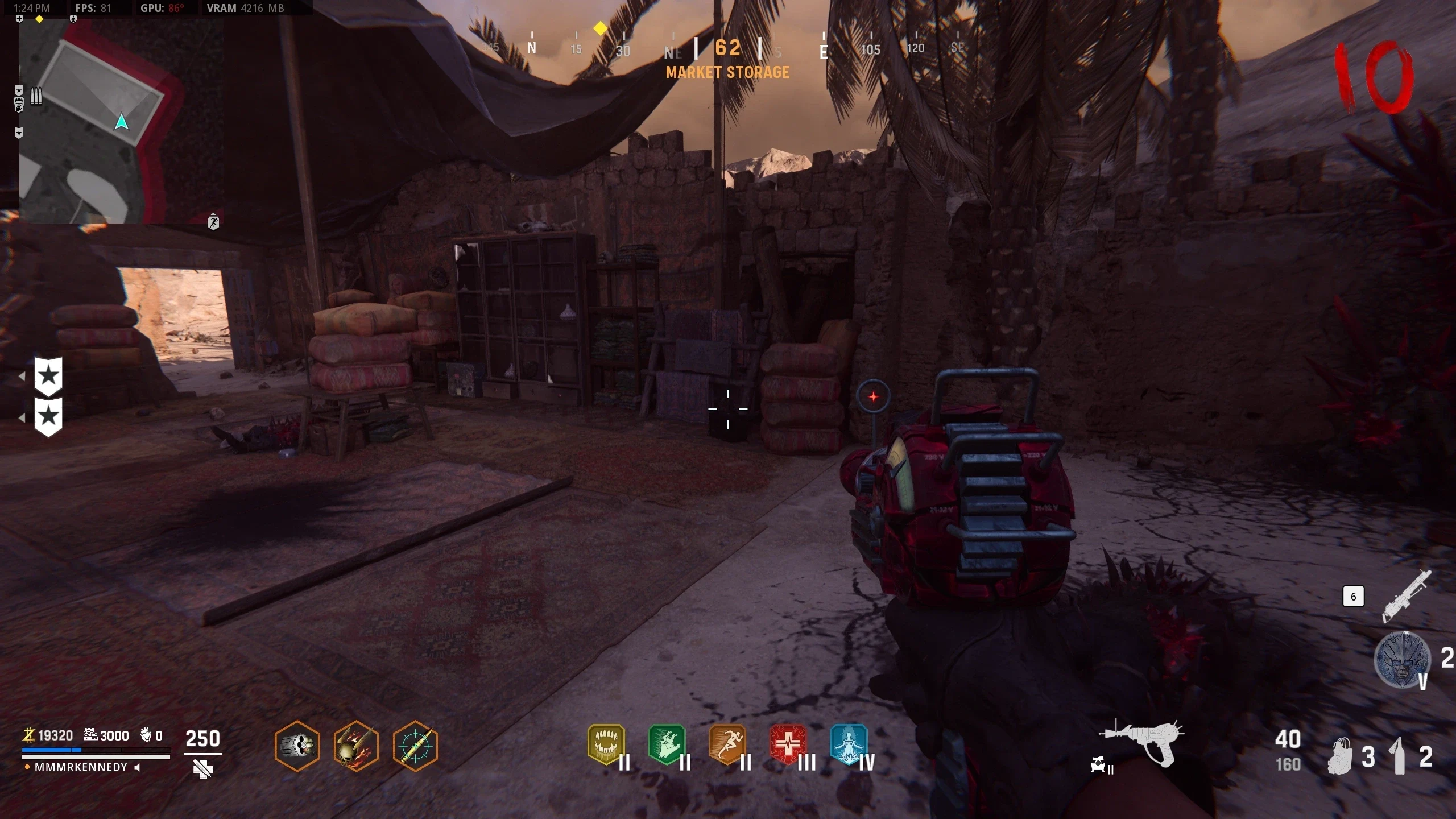Click the Pack-a-Punch tier icon beside the Ray Gun
Viewport: 1456px width, 819px height.
click(x=1101, y=766)
